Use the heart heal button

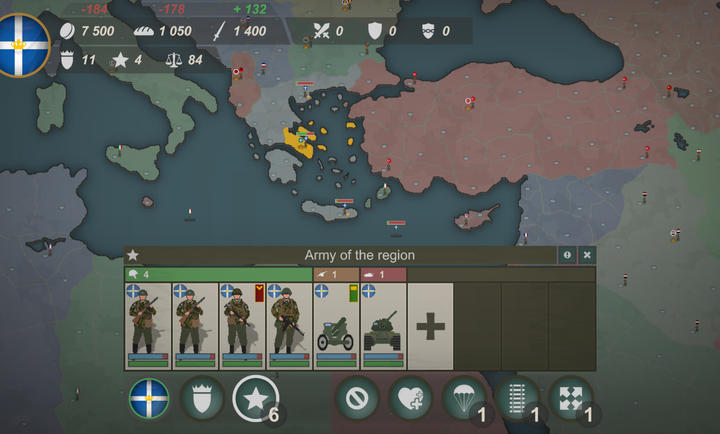pos(410,398)
